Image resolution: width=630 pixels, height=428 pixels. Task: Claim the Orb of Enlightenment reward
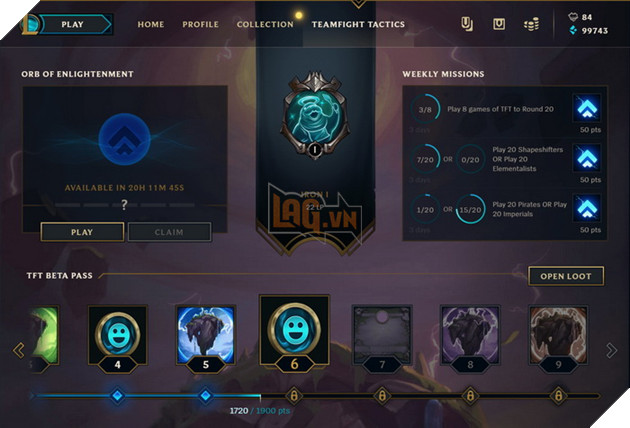[169, 232]
